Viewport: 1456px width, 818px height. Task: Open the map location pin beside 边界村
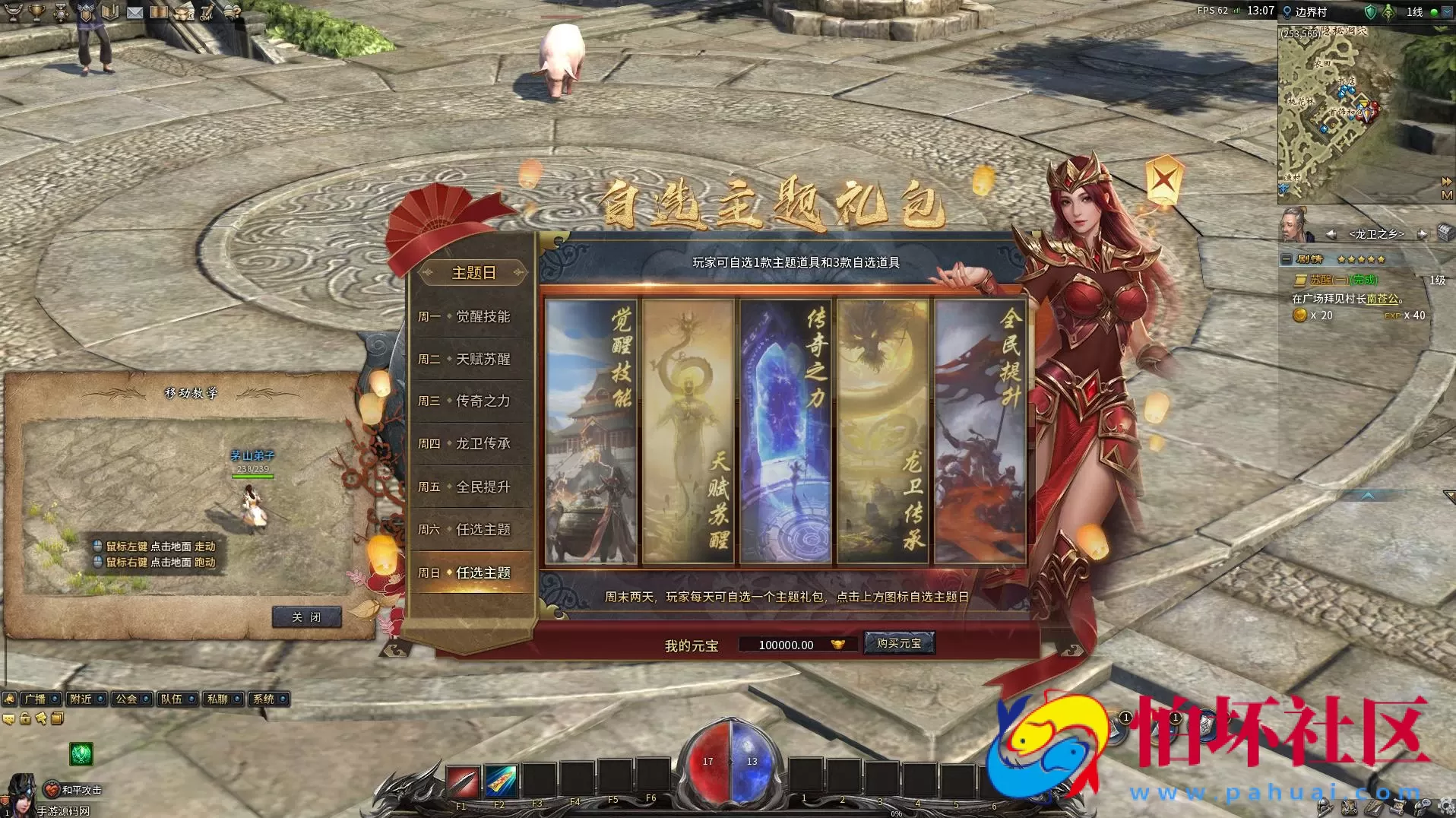point(1287,11)
